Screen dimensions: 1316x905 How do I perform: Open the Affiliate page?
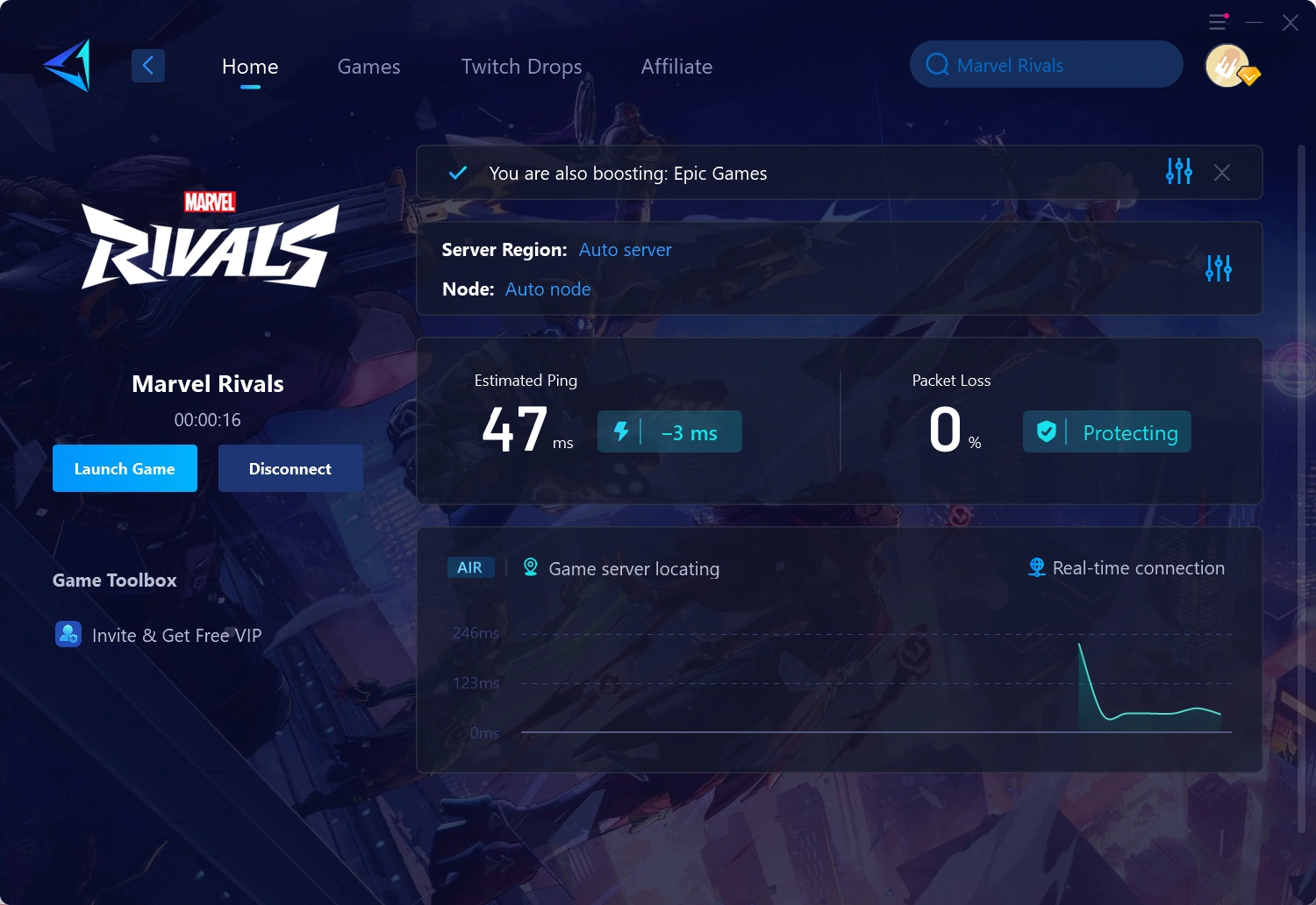coord(676,67)
